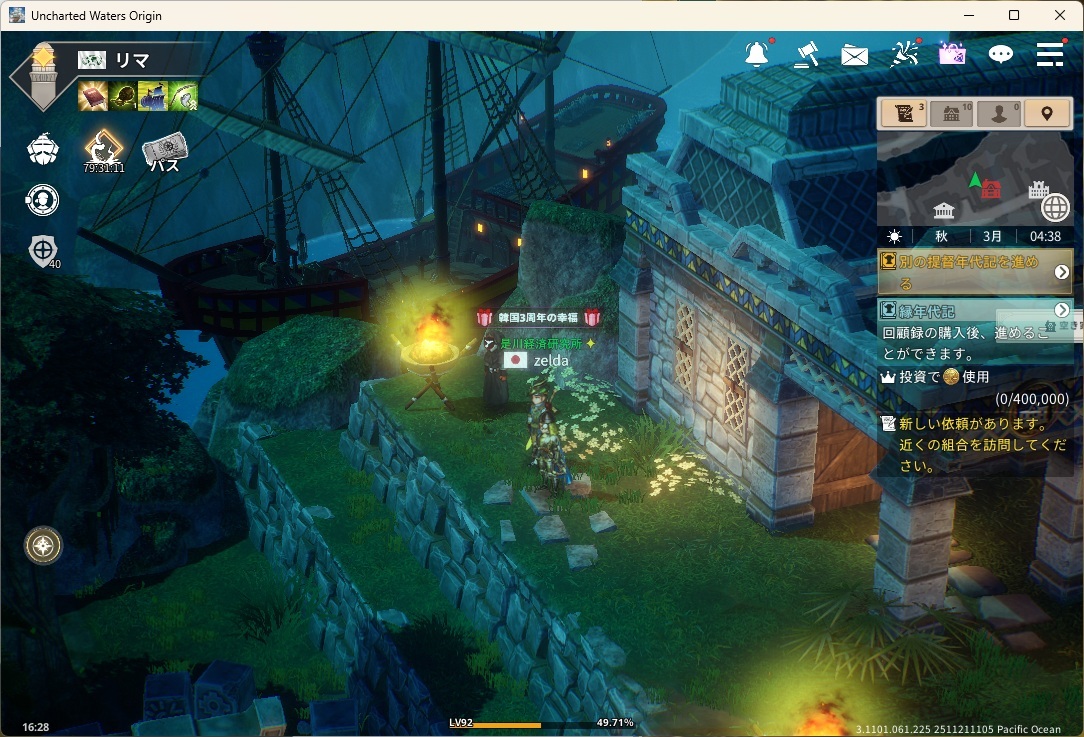This screenshot has width=1084, height=737.
Task: Open the notifications bell
Action: point(757,54)
